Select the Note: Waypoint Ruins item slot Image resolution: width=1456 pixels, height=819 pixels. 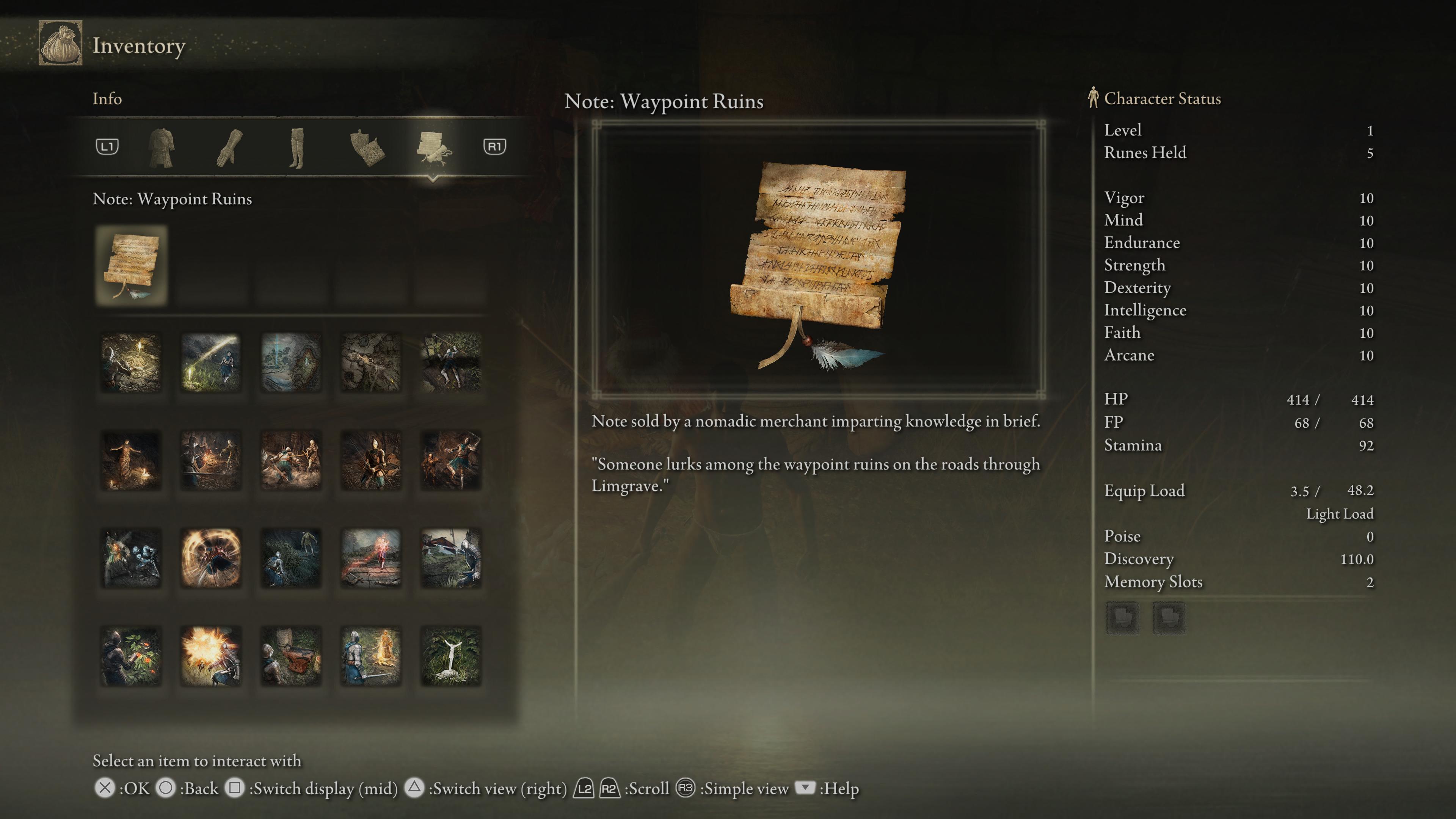pyautogui.click(x=131, y=266)
